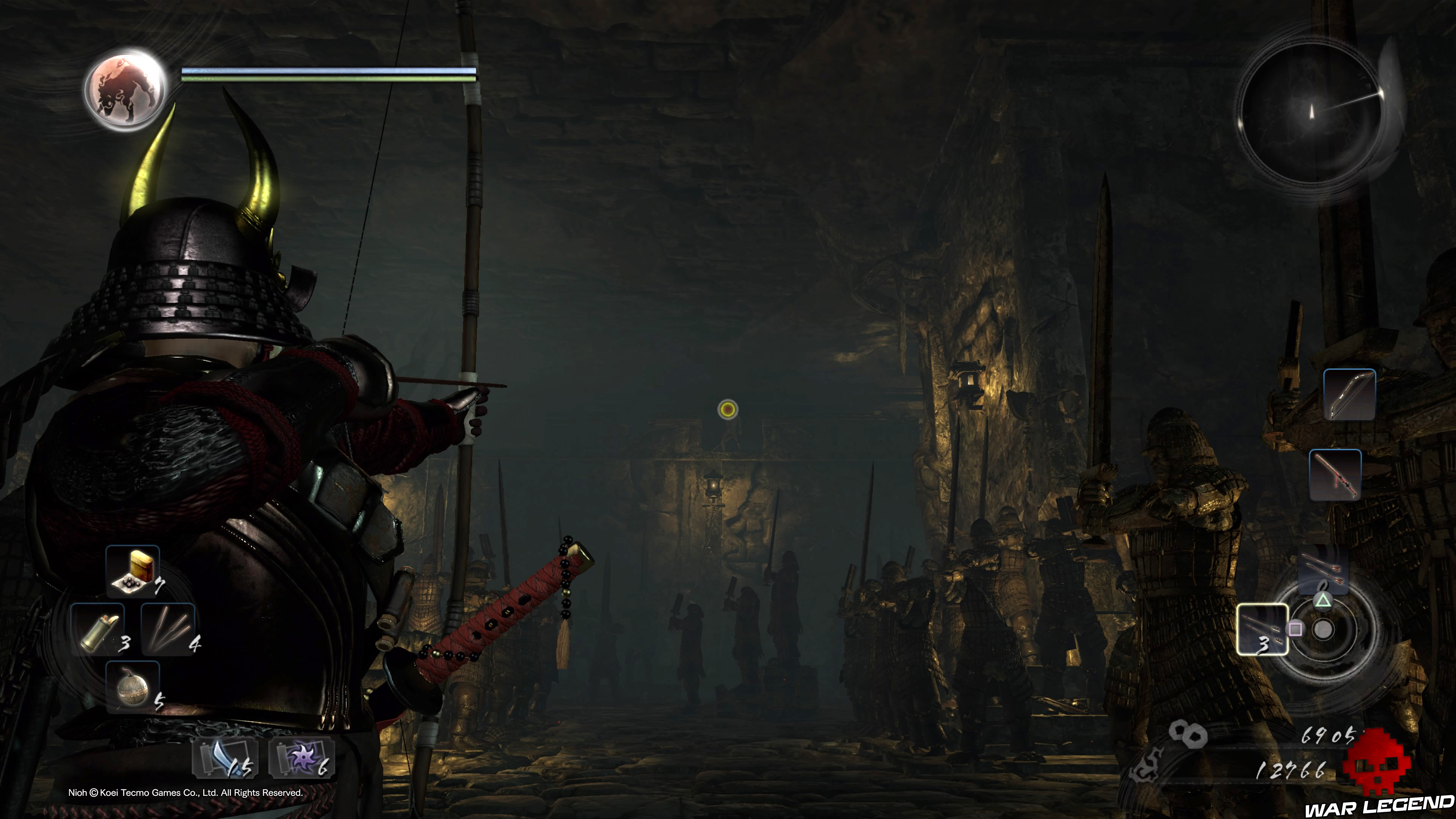This screenshot has height=819, width=1456.
Task: Select the round bomb item slot
Action: tap(133, 687)
